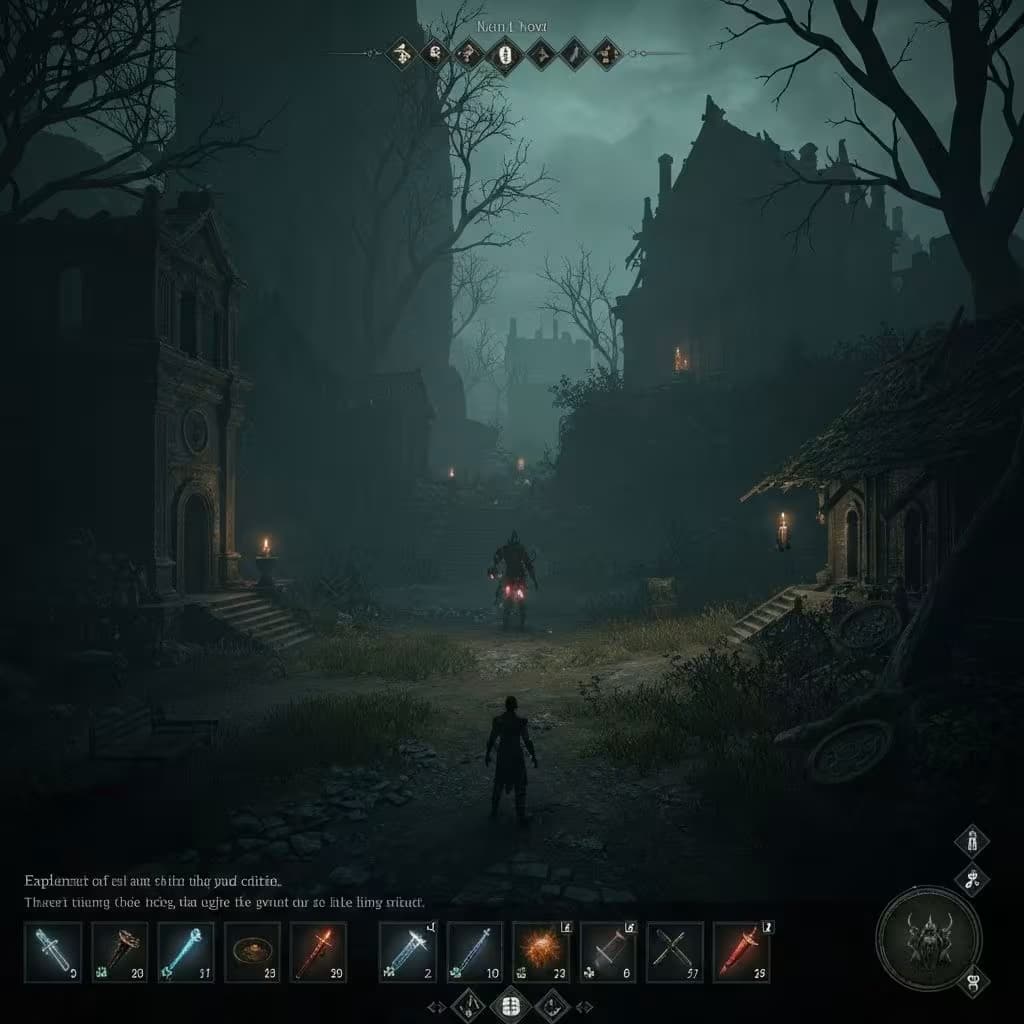Select the center grid diamond below hotbar
This screenshot has width=1024, height=1024.
511,1003
